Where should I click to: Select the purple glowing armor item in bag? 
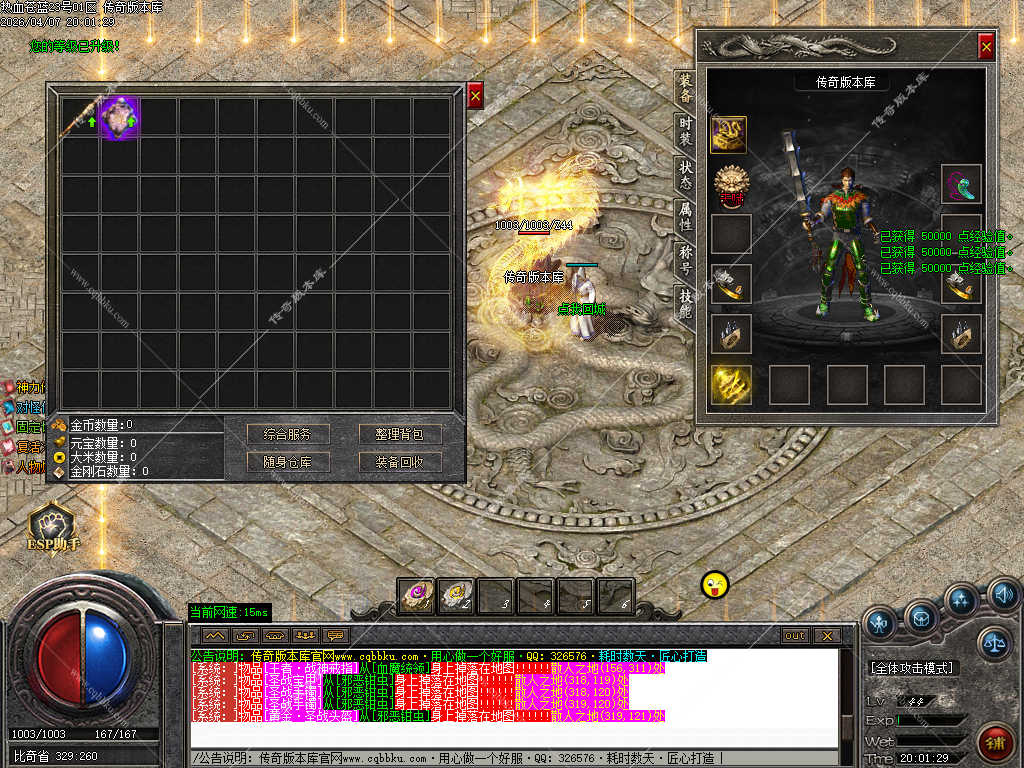[x=120, y=117]
